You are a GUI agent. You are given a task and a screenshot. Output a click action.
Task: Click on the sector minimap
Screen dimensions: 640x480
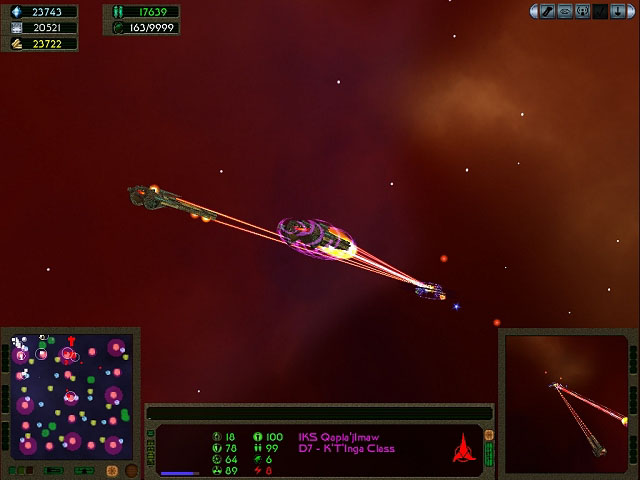(68, 396)
